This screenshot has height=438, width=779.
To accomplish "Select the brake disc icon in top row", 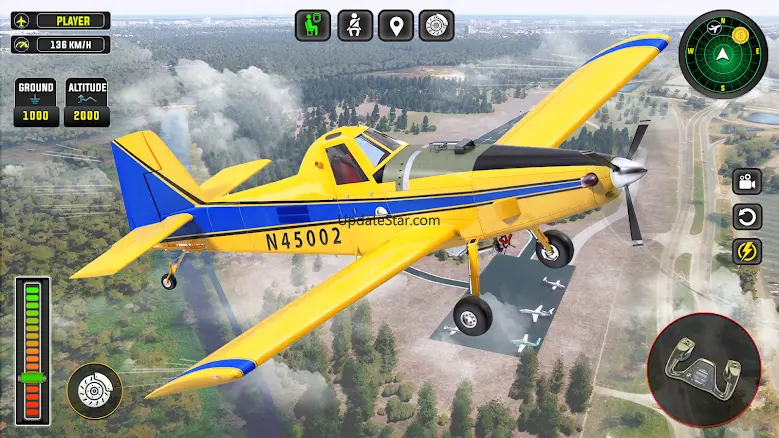I will [436, 25].
